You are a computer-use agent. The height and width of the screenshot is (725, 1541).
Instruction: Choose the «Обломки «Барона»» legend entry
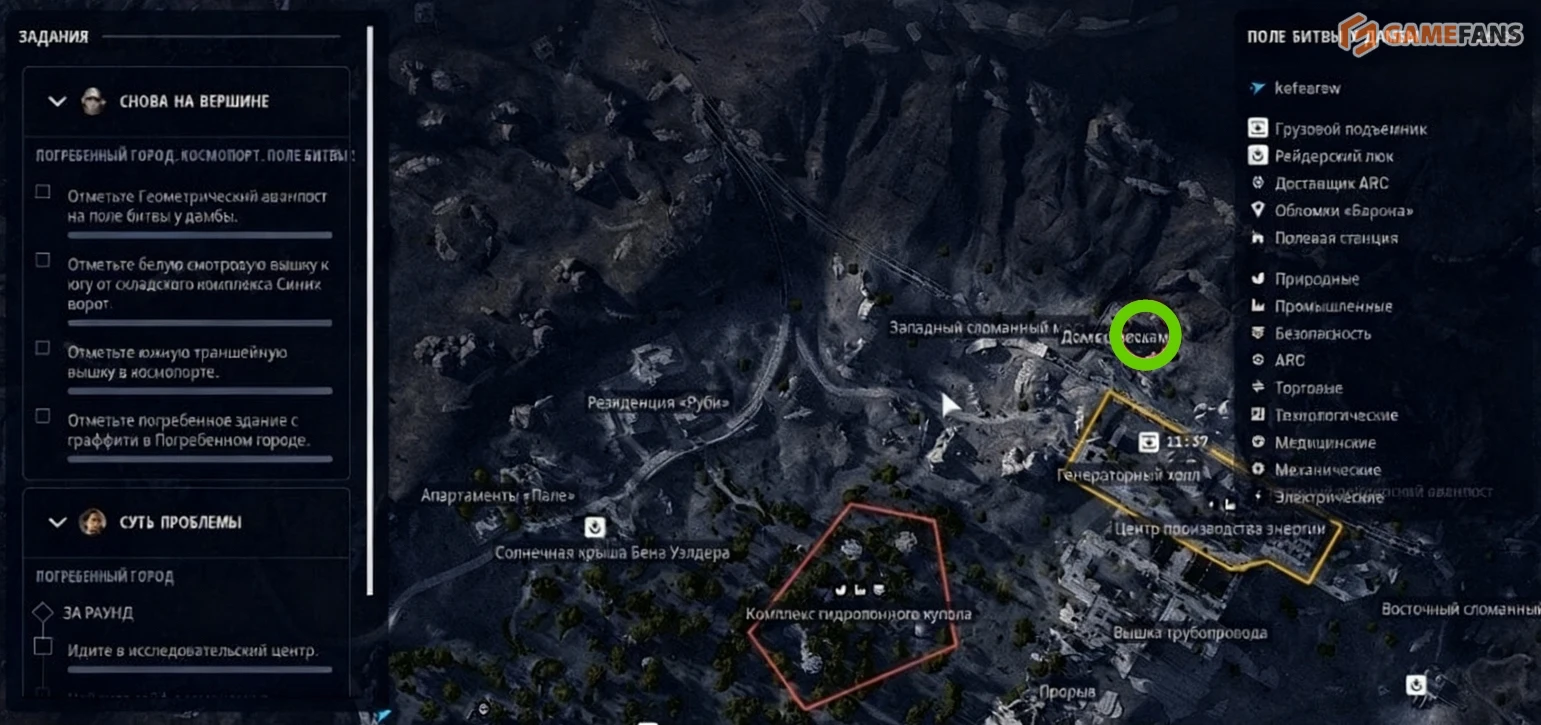coord(1344,211)
